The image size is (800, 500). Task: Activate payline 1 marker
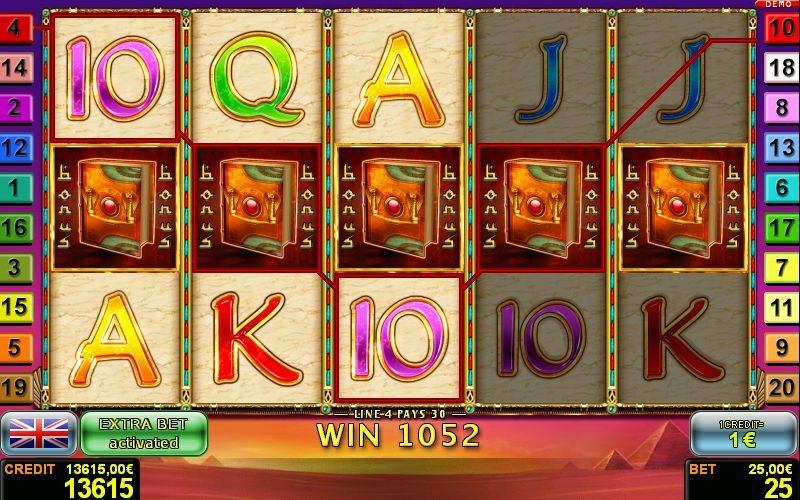pos(15,186)
